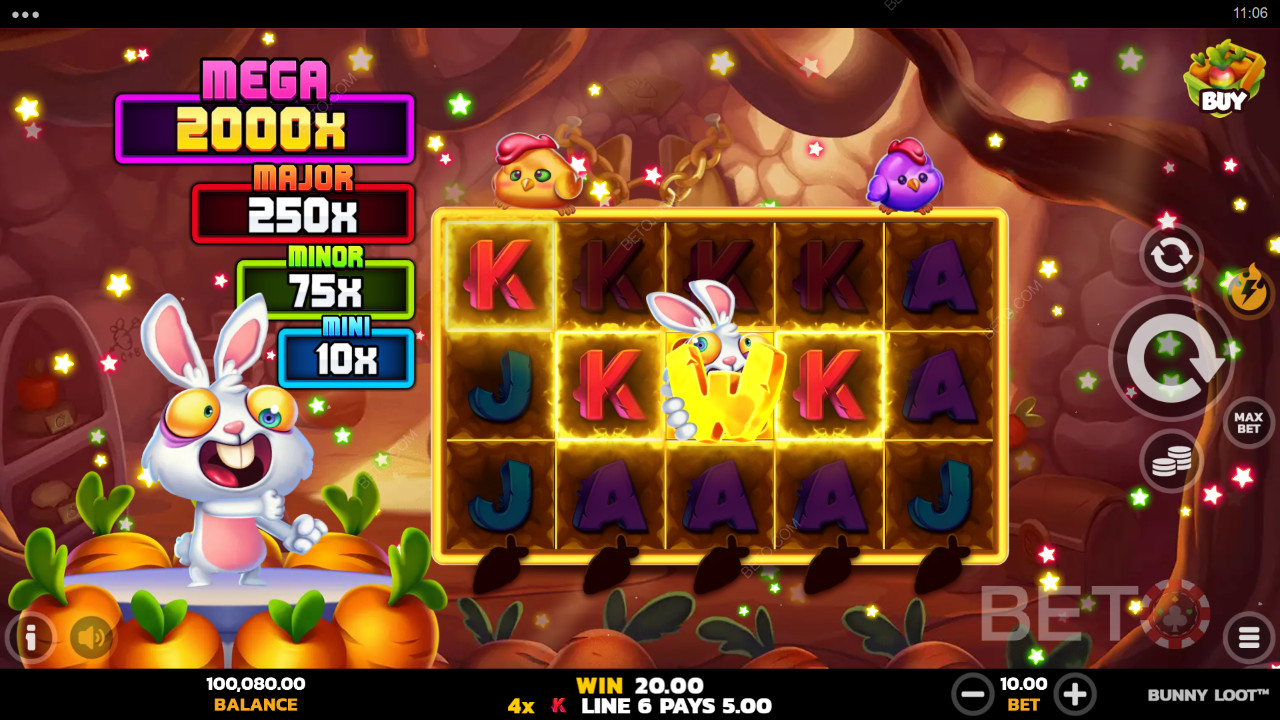Open the Buy feature basket
The width and height of the screenshot is (1280, 720).
pyautogui.click(x=1222, y=79)
